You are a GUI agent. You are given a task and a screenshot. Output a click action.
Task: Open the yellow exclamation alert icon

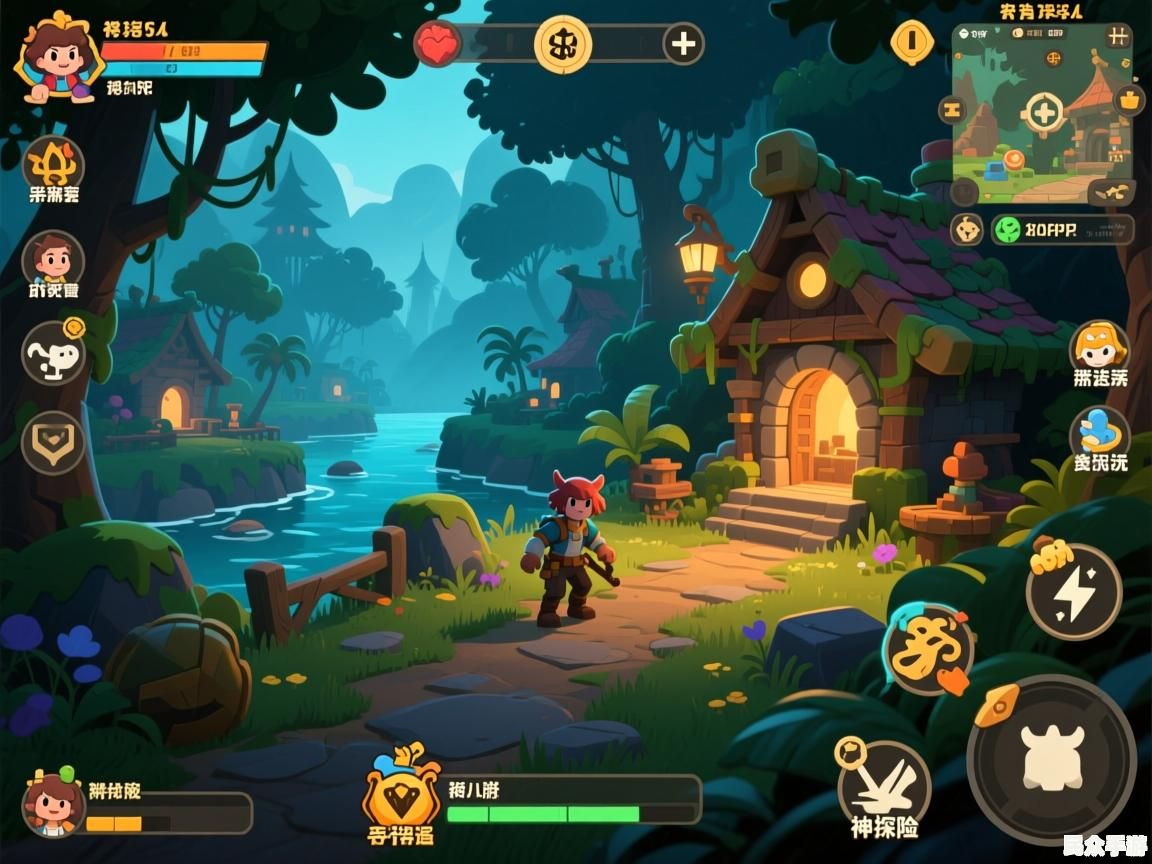point(912,41)
